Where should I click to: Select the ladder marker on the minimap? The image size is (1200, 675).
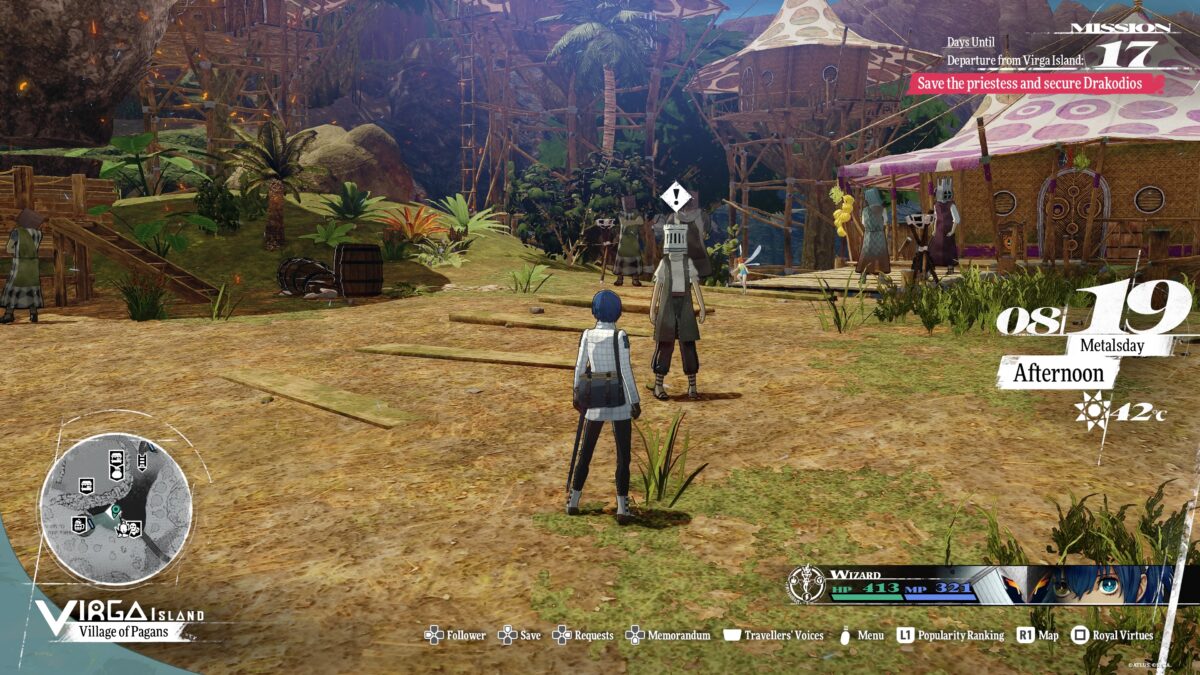(x=142, y=461)
